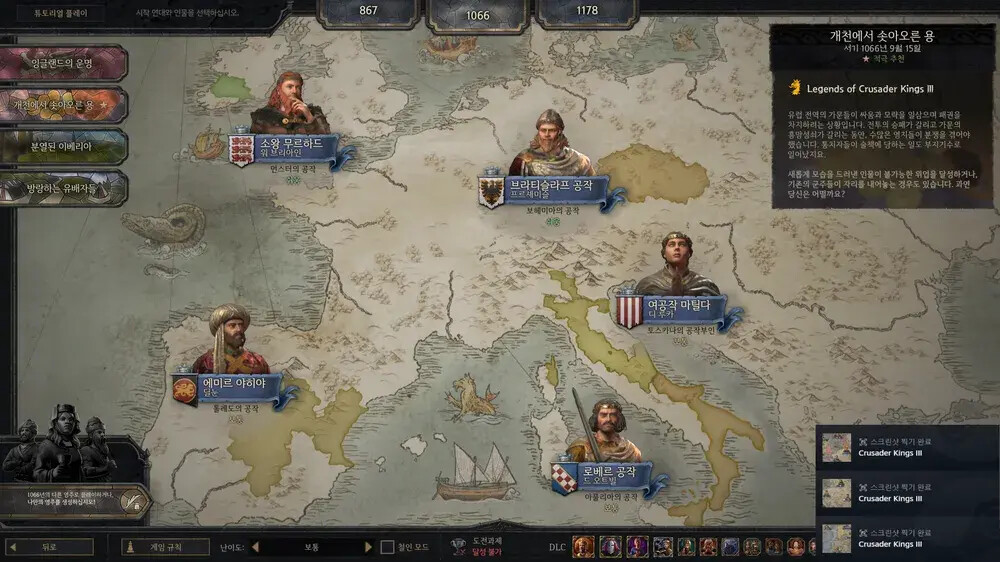Image resolution: width=1000 pixels, height=562 pixels.
Task: Pick the 방랑하는 유배자들 bookmark
Action: pos(62,187)
